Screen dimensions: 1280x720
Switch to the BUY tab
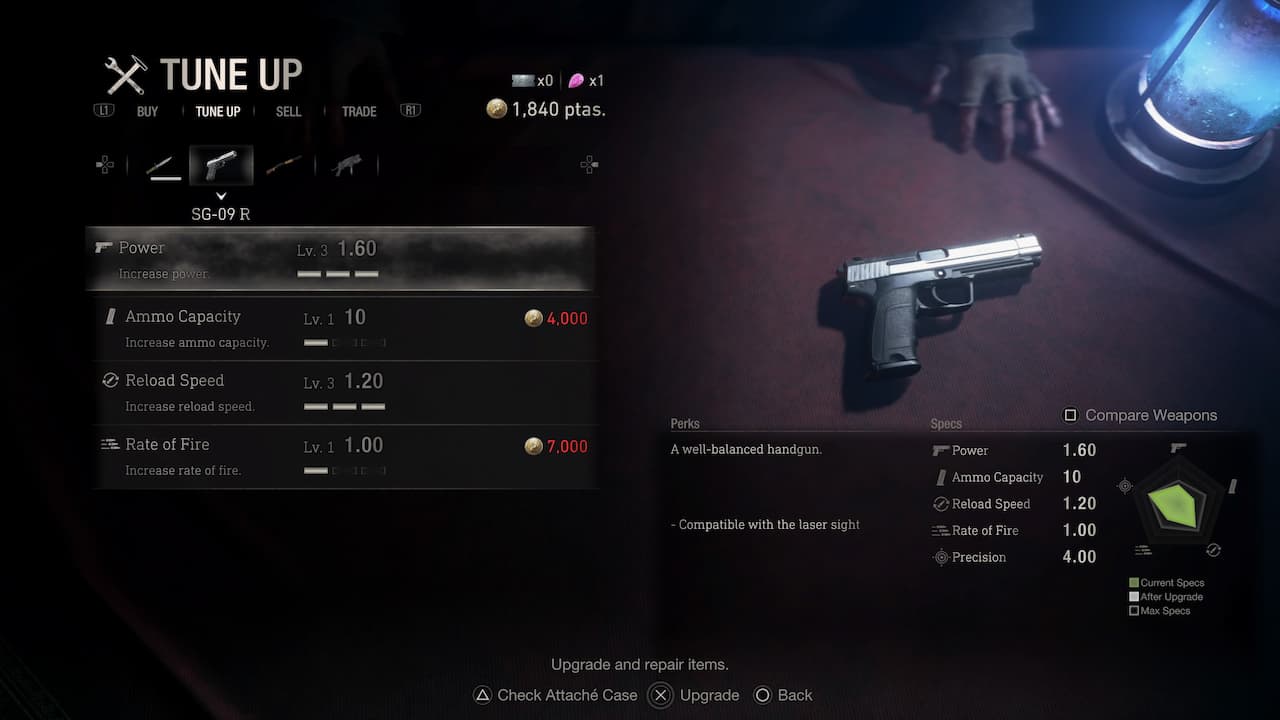(147, 111)
